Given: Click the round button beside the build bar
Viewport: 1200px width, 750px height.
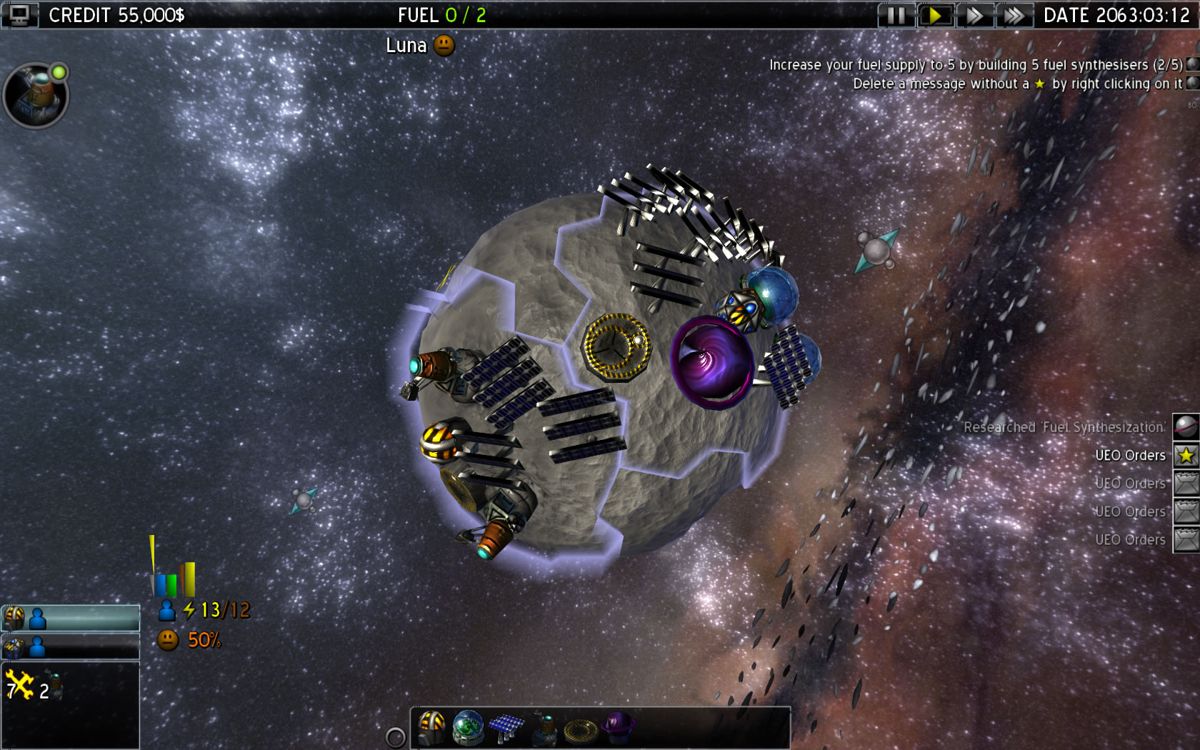Looking at the screenshot, I should pos(396,737).
